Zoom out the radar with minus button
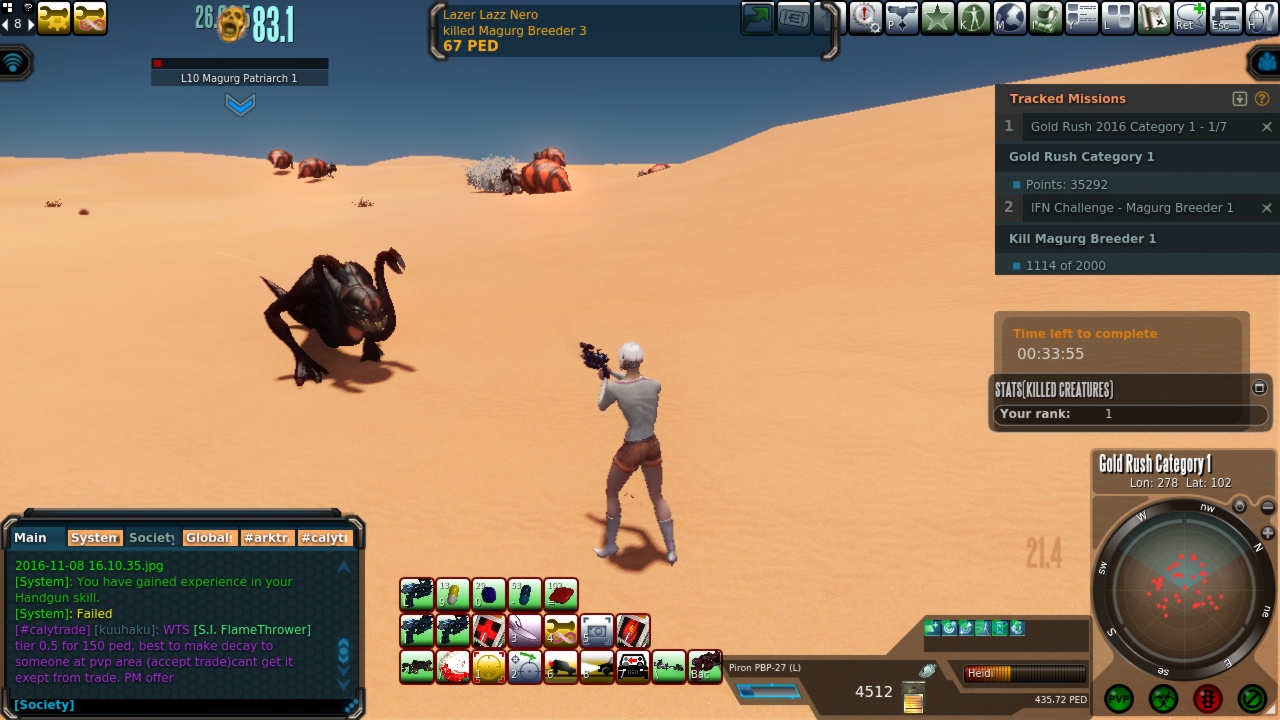The width and height of the screenshot is (1280, 720). (1268, 508)
